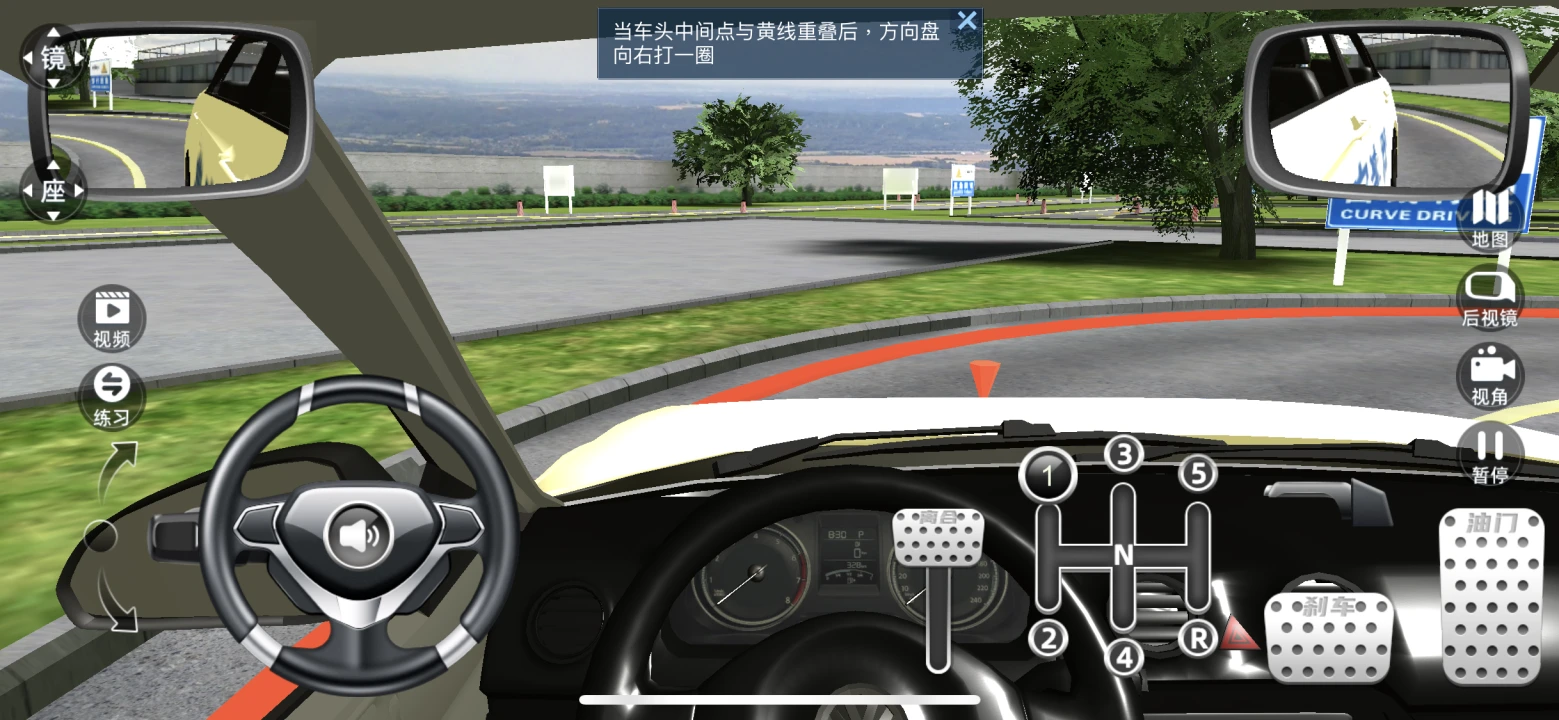1559x720 pixels.
Task: Toggle the 后视镜 rearview mirror view
Action: click(x=1490, y=296)
